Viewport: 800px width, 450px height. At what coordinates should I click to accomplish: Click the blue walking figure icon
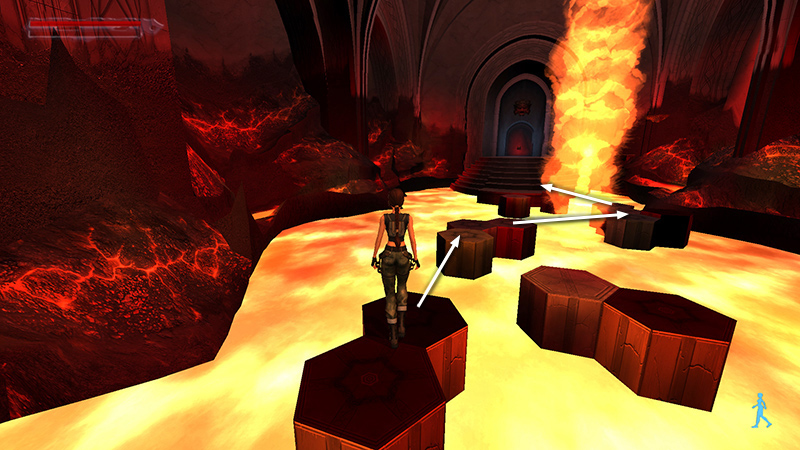(761, 411)
